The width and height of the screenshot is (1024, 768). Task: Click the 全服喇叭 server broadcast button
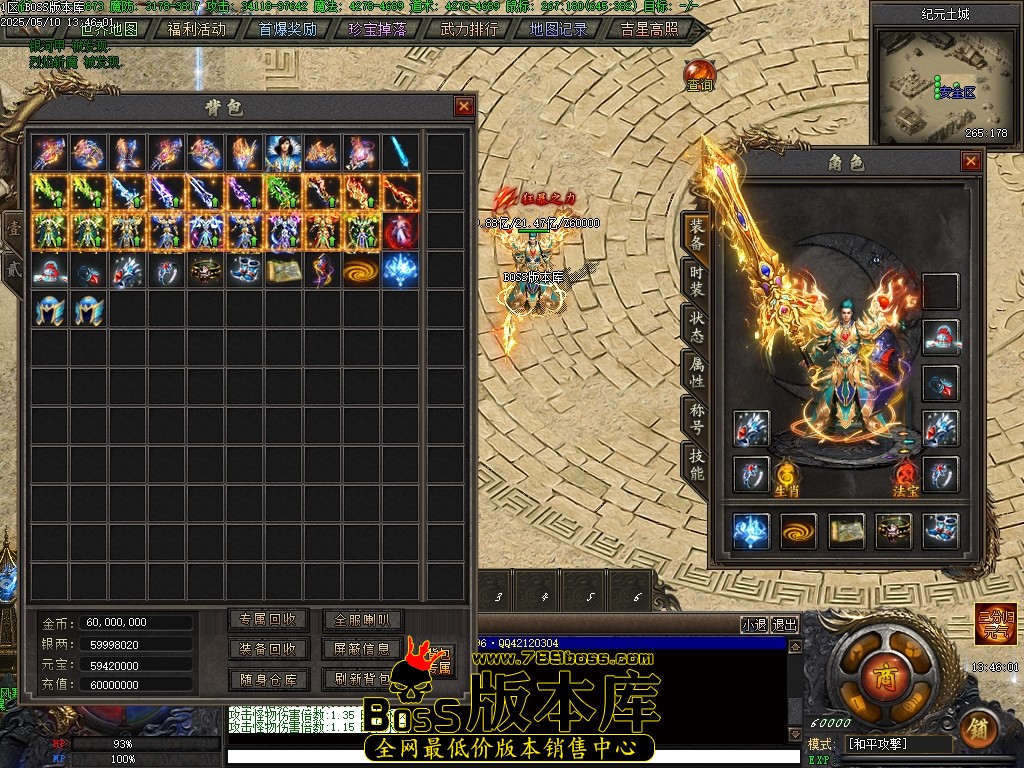tap(362, 620)
